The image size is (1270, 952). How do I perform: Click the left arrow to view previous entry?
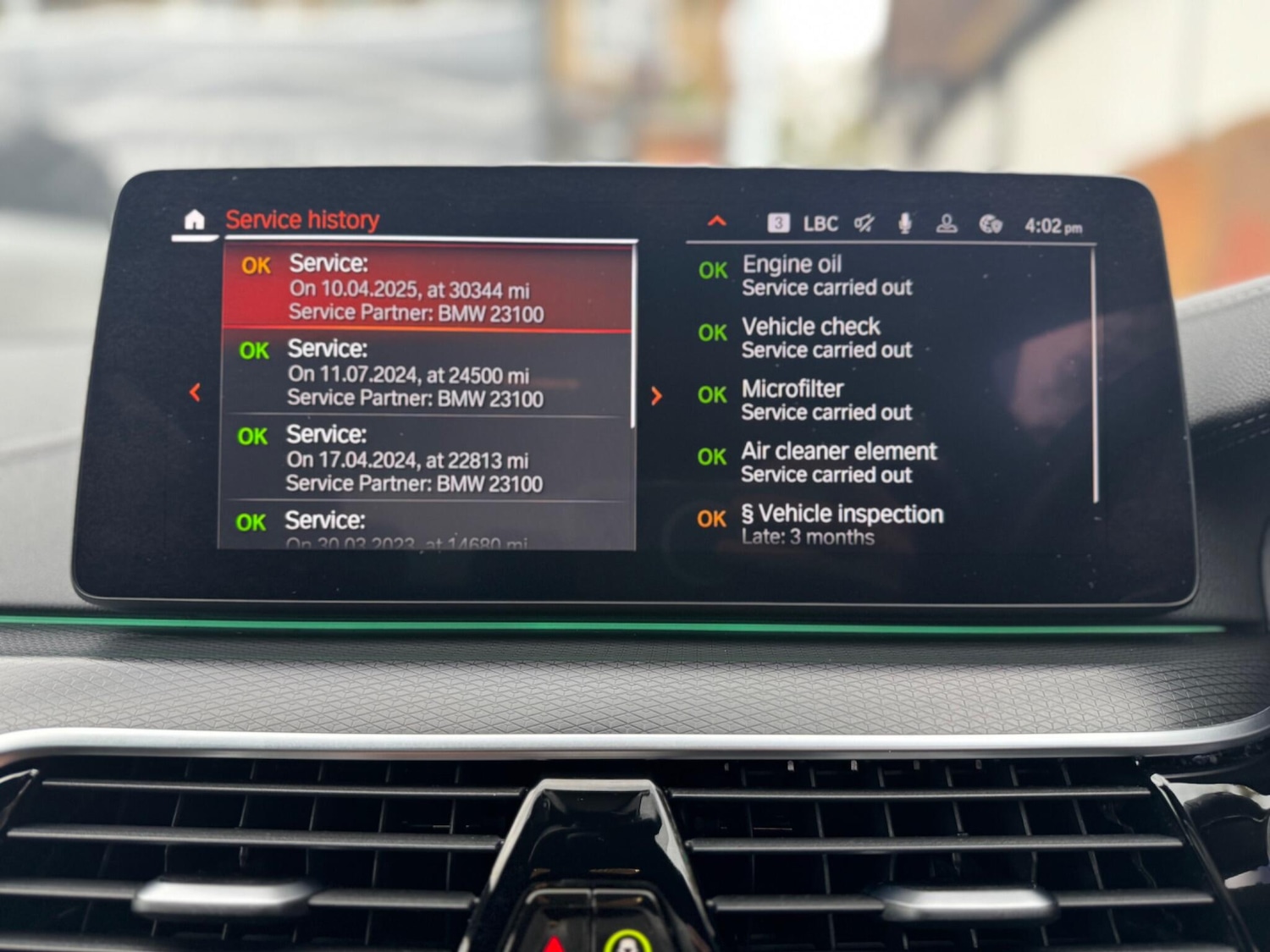click(x=196, y=393)
